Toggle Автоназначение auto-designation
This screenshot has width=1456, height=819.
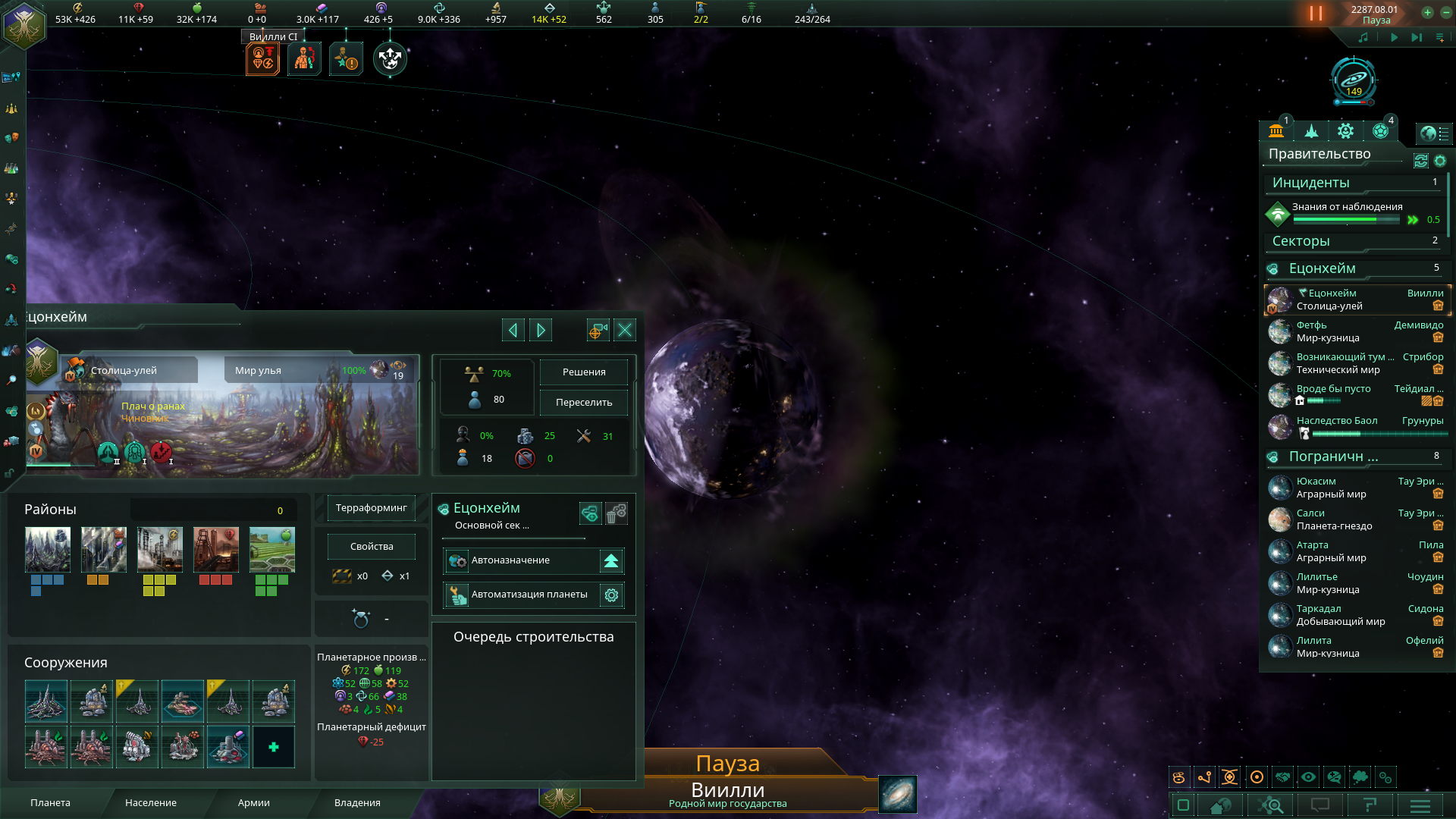coord(611,561)
